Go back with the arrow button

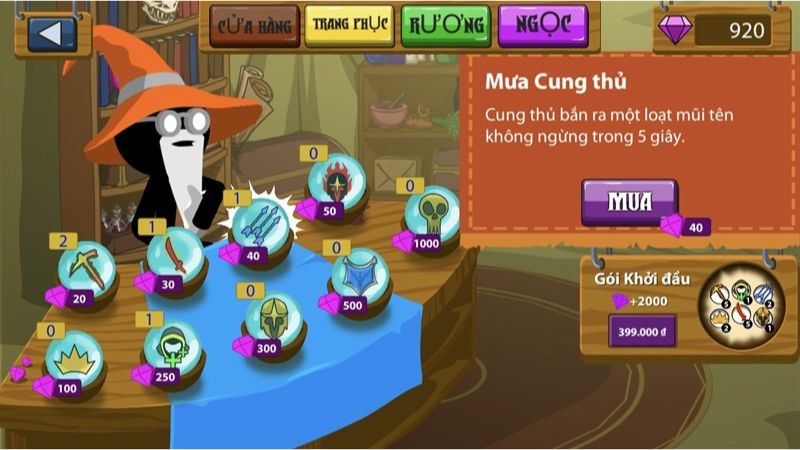(49, 34)
